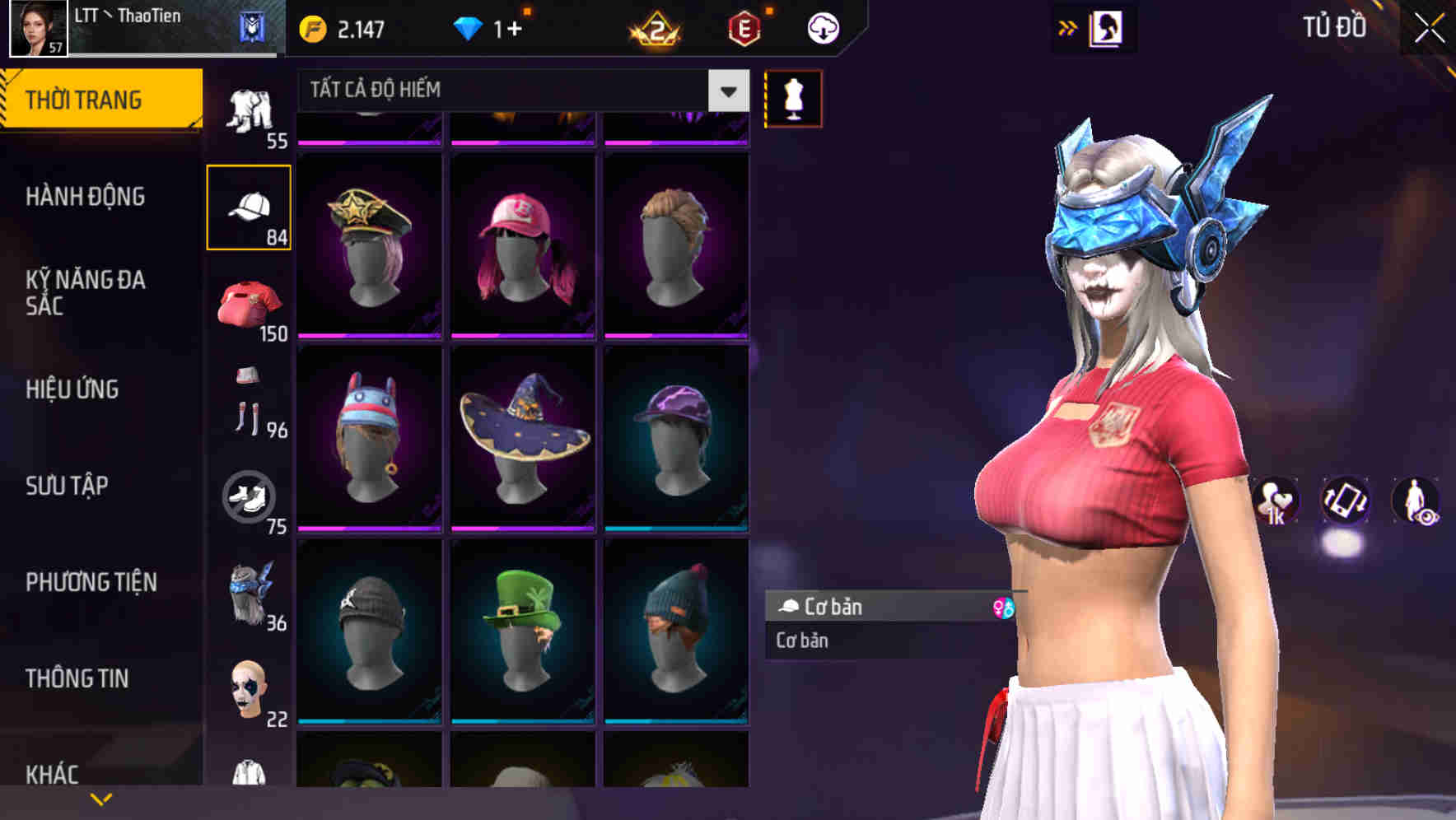The width and height of the screenshot is (1456, 820).
Task: Select the cap headwear category icon
Action: [x=250, y=206]
